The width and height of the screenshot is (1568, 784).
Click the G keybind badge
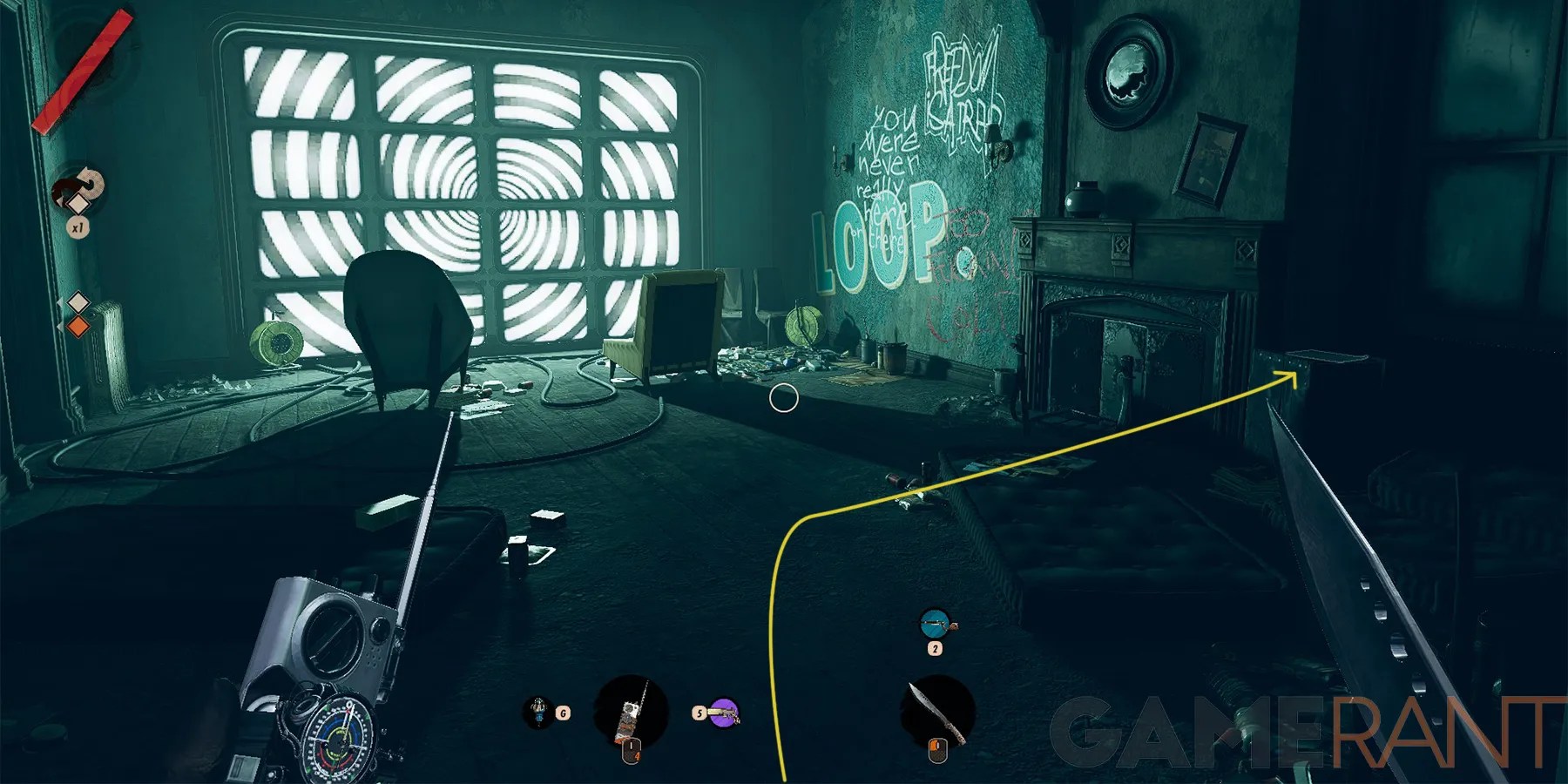point(563,711)
